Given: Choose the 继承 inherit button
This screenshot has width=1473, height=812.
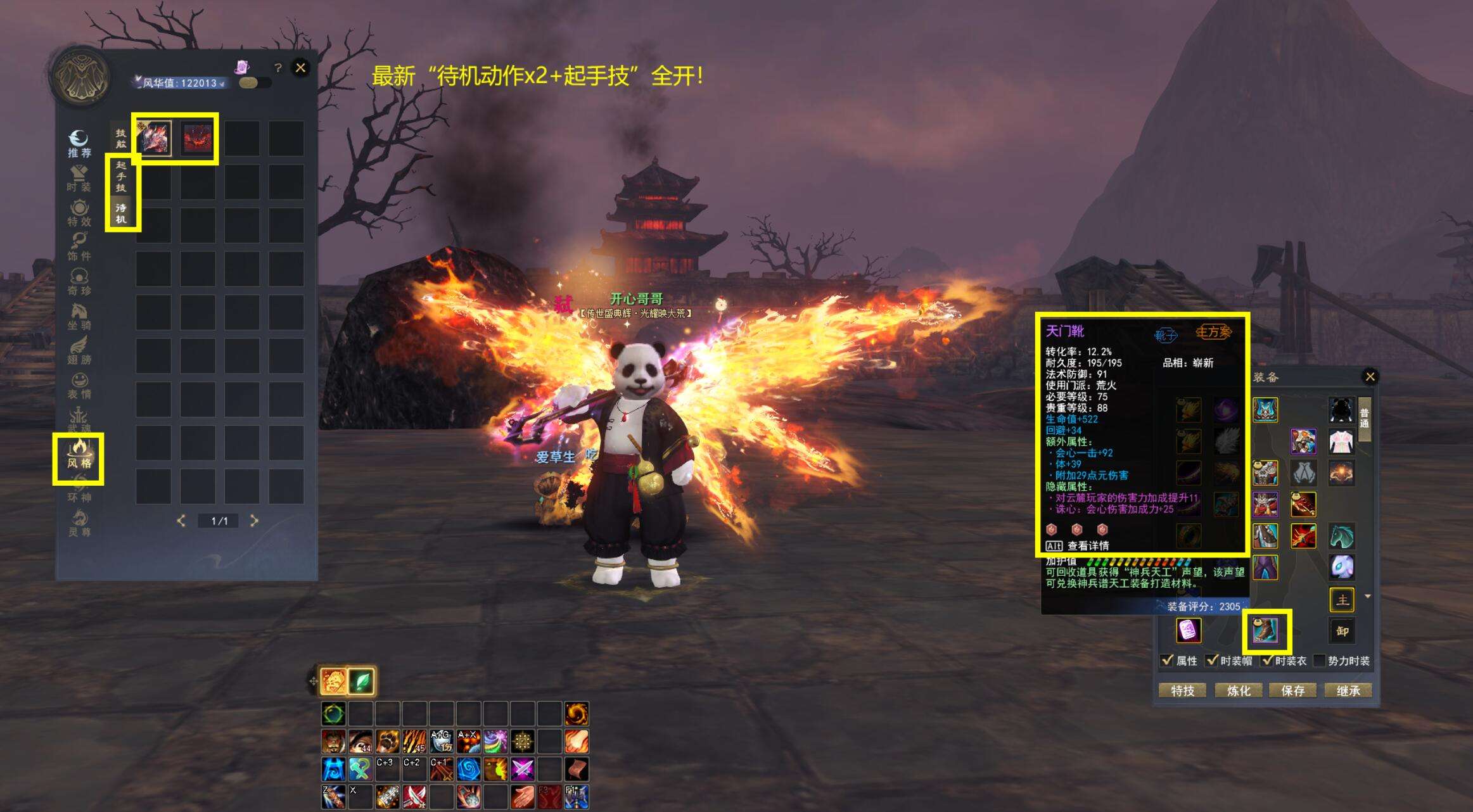Looking at the screenshot, I should point(1348,690).
